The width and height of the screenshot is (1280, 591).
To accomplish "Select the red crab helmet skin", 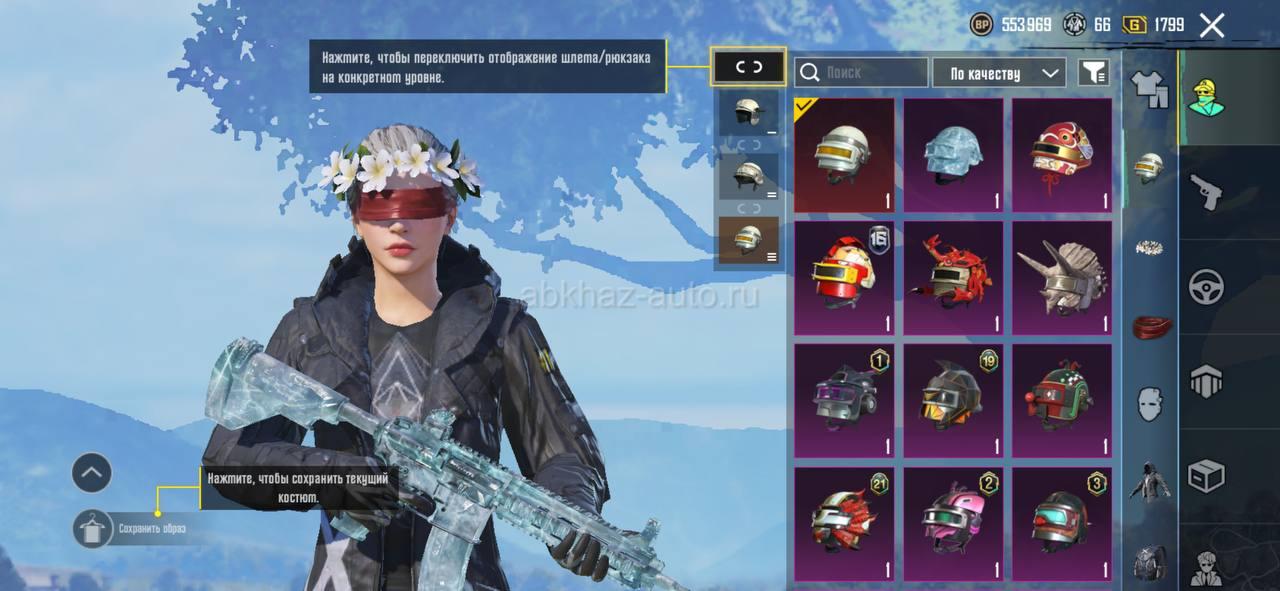I will click(x=953, y=278).
